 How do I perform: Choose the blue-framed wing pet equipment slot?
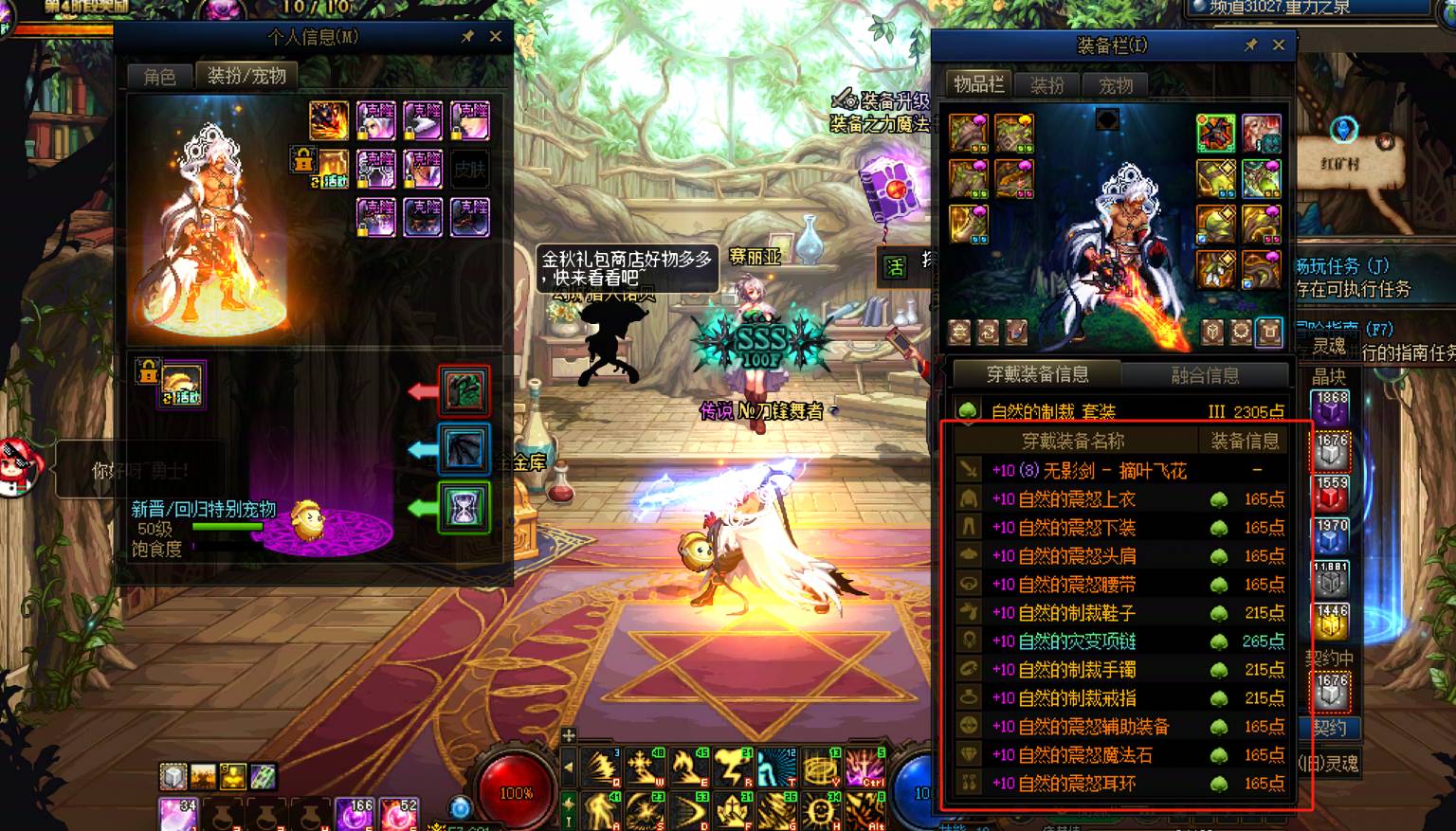[x=464, y=449]
